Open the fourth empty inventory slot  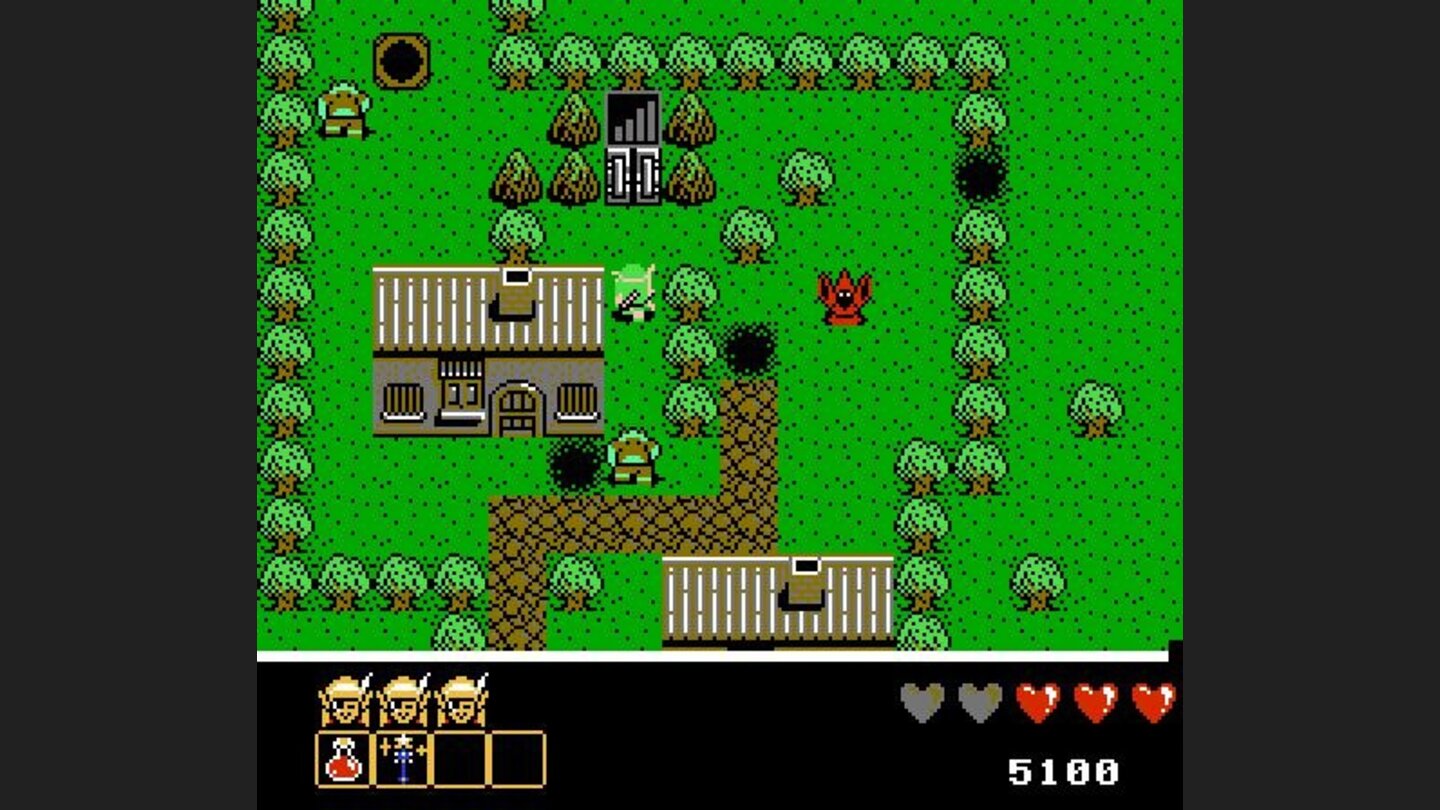(x=516, y=761)
